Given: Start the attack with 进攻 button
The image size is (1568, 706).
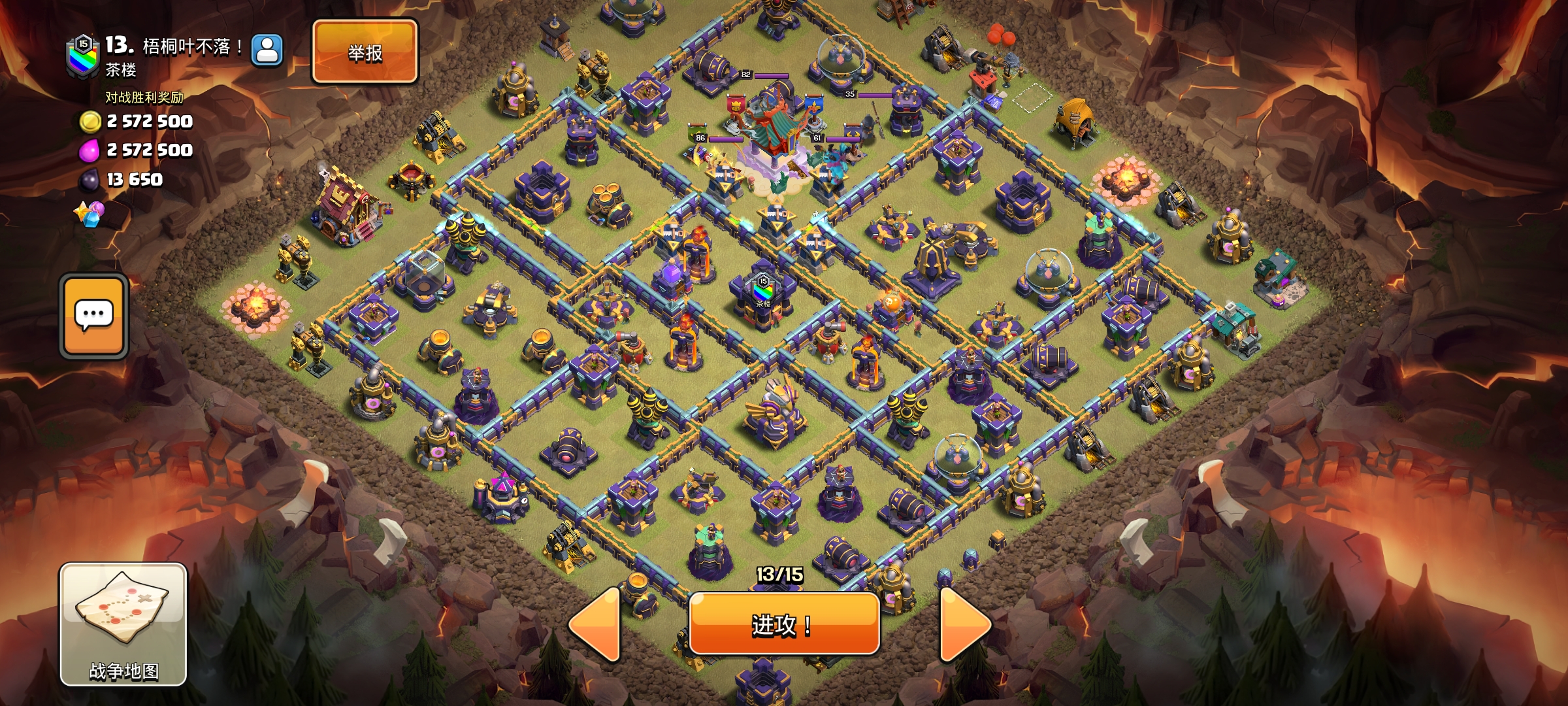Looking at the screenshot, I should click(783, 624).
